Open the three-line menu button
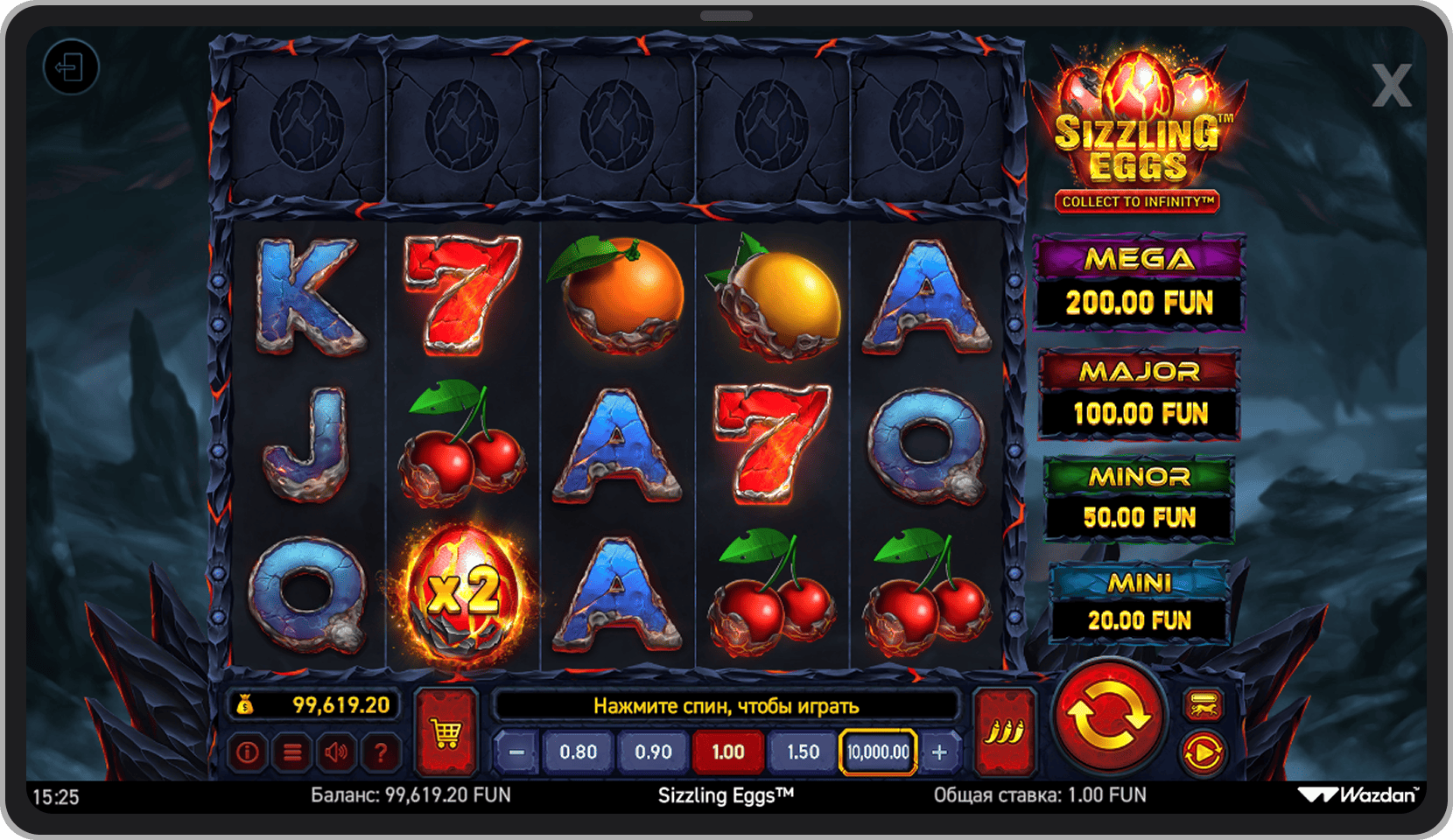 point(292,752)
